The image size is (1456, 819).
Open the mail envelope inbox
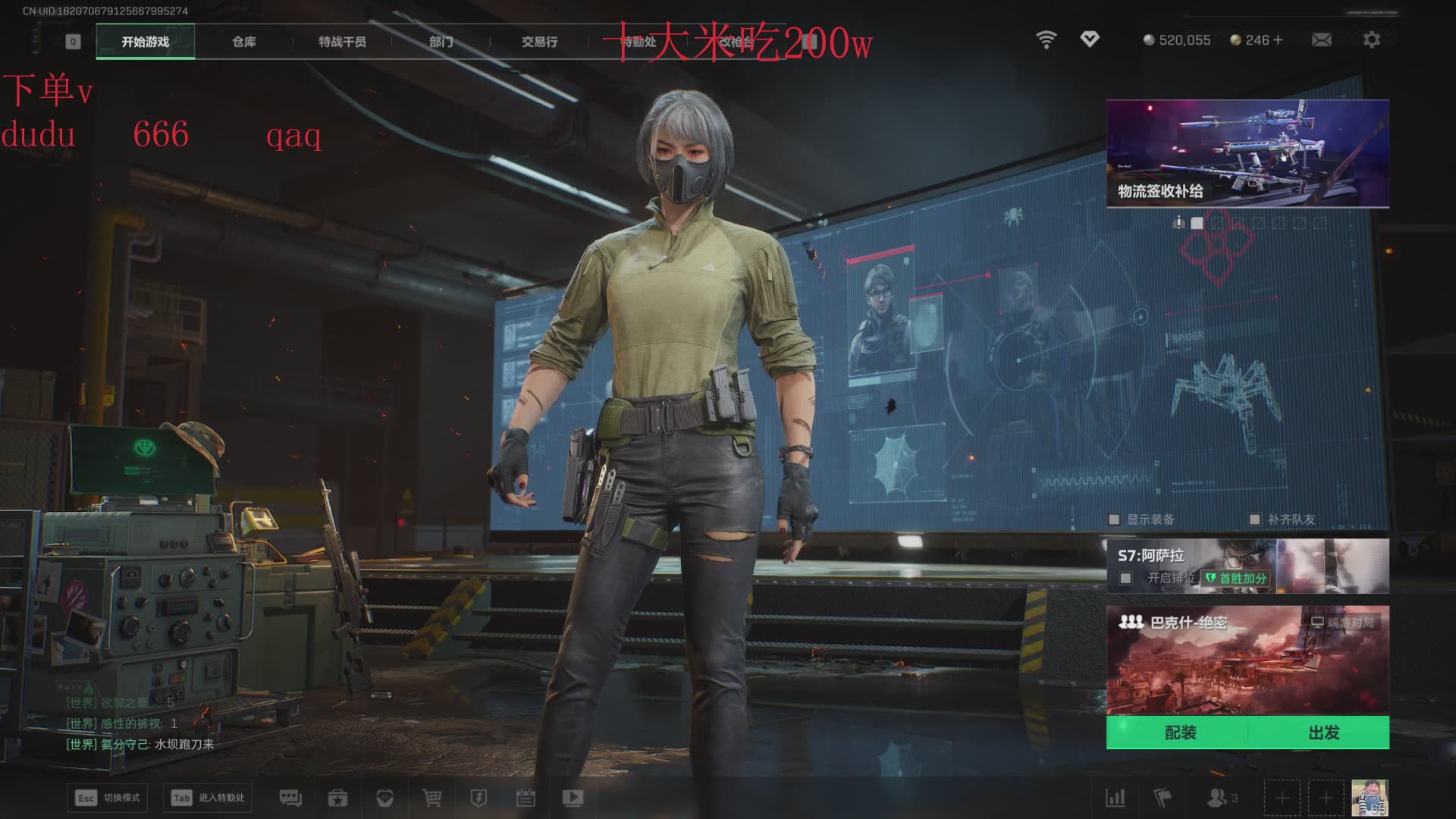1321,39
